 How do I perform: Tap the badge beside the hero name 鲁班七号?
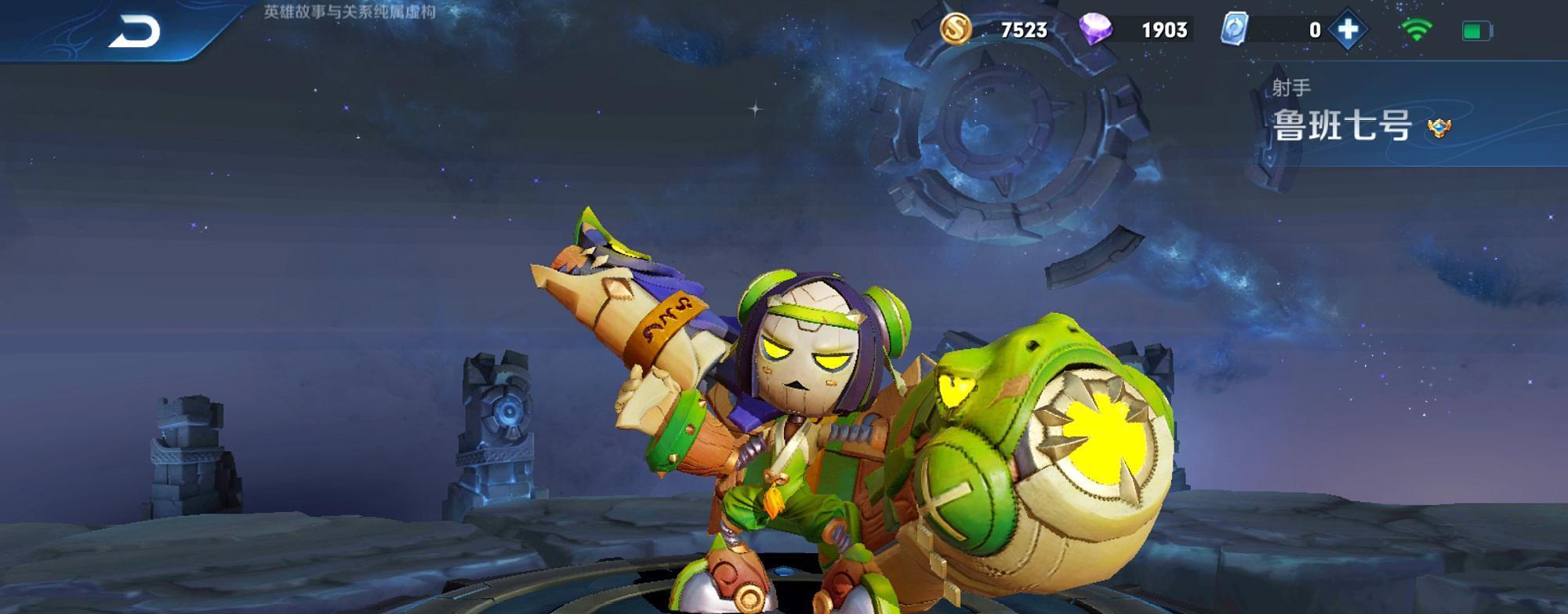click(1439, 127)
